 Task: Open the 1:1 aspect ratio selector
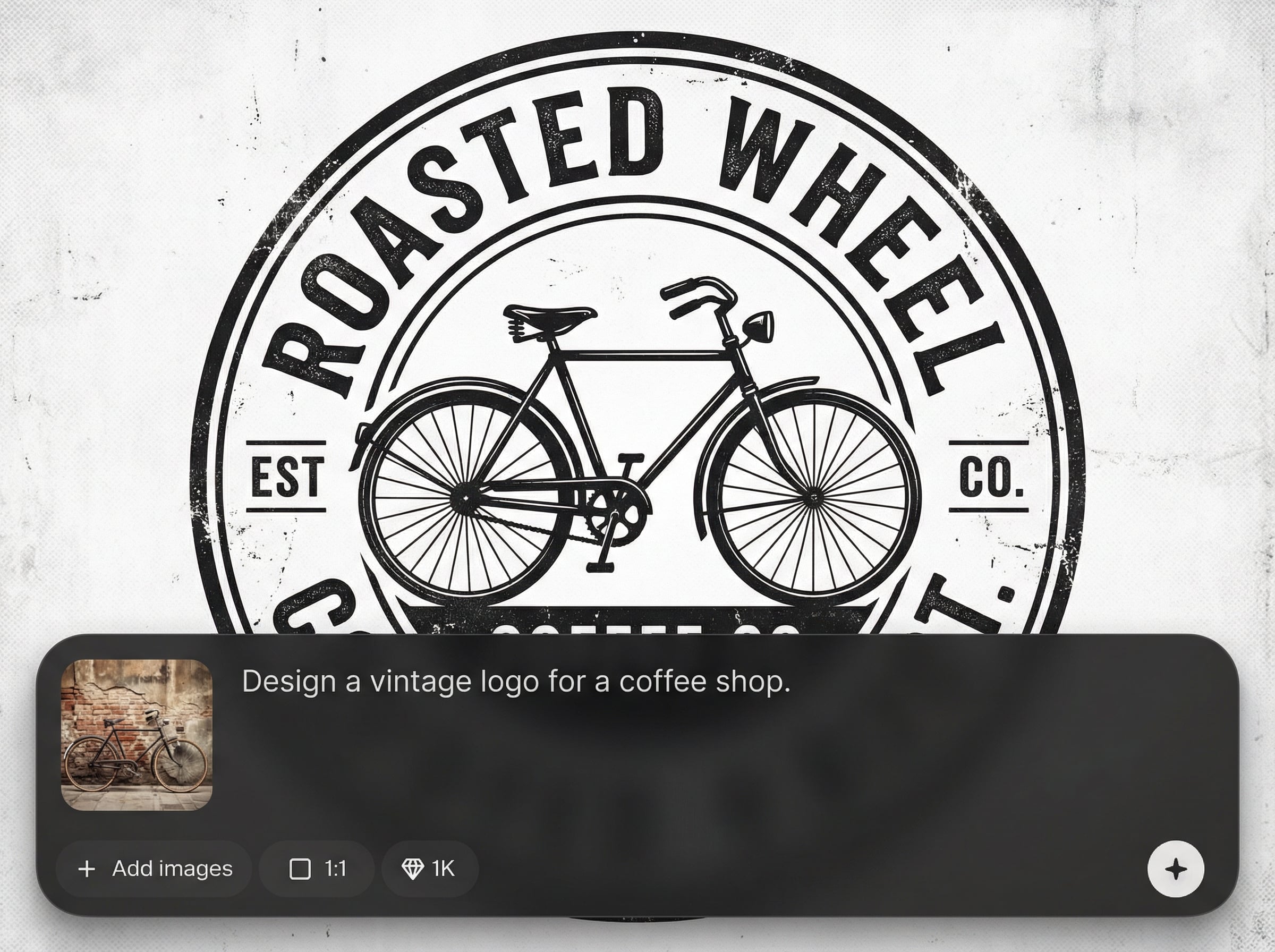click(317, 869)
